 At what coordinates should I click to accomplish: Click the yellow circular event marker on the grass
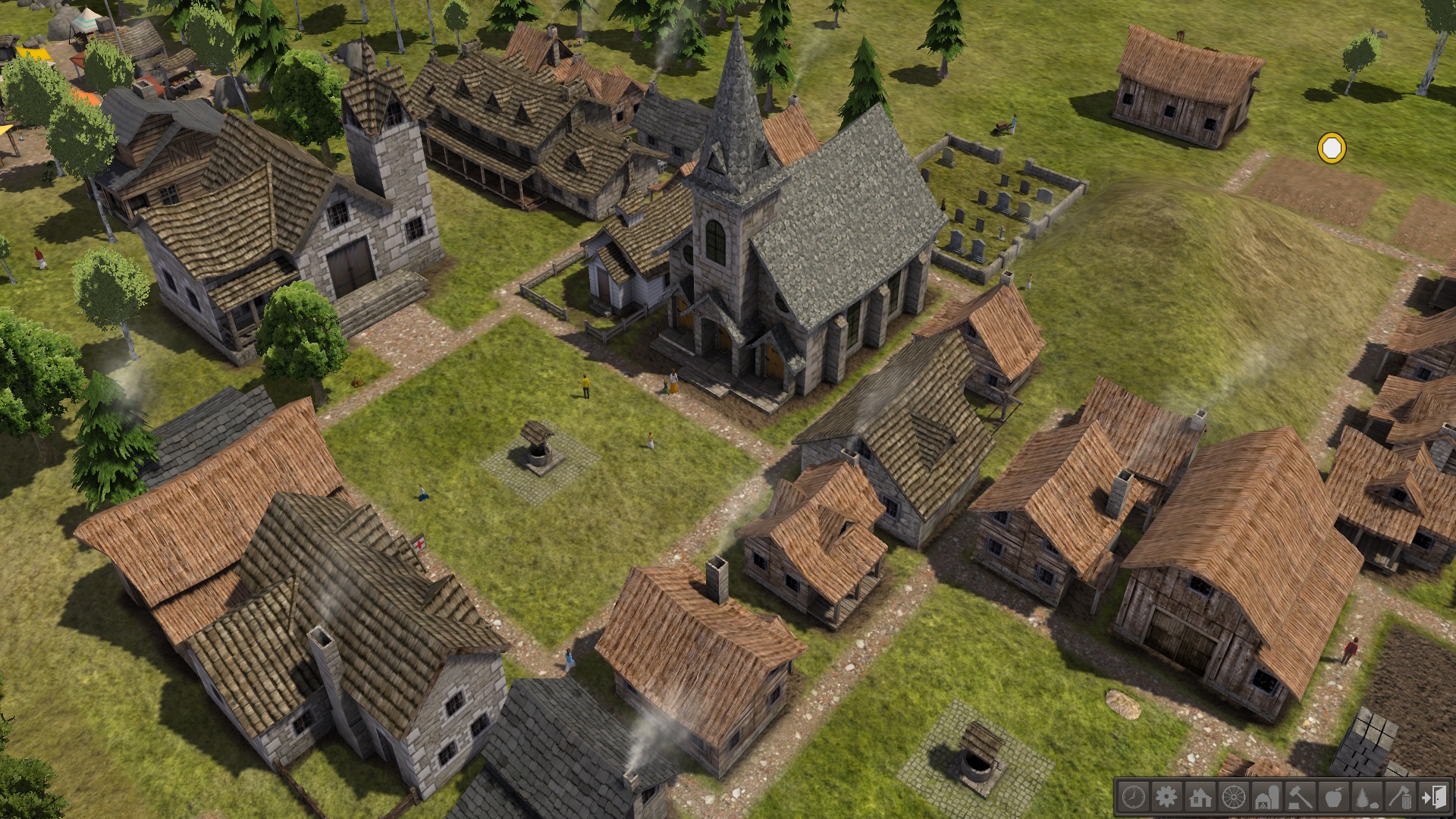pos(1332,149)
